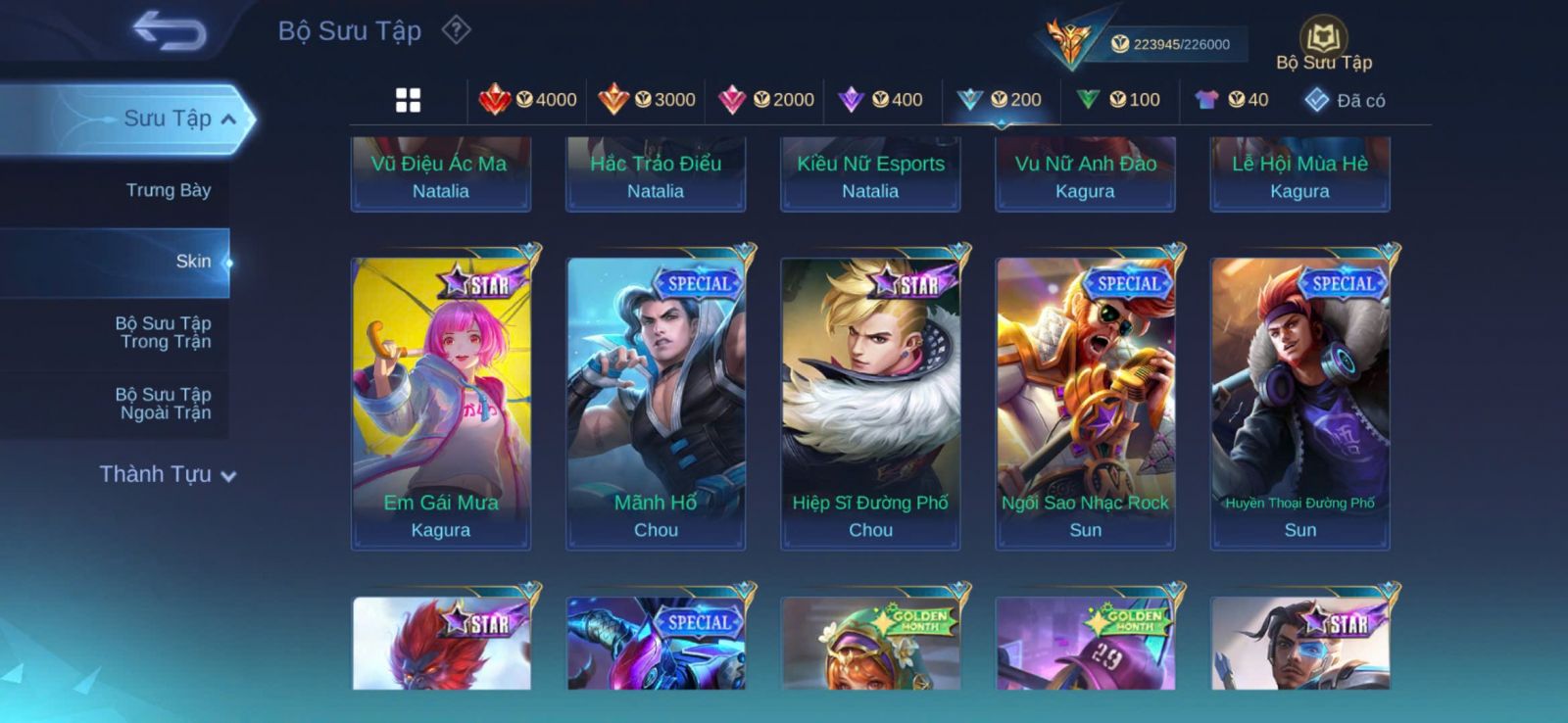Open the Trưng Bày section
The width and height of the screenshot is (1568, 723).
click(x=168, y=190)
